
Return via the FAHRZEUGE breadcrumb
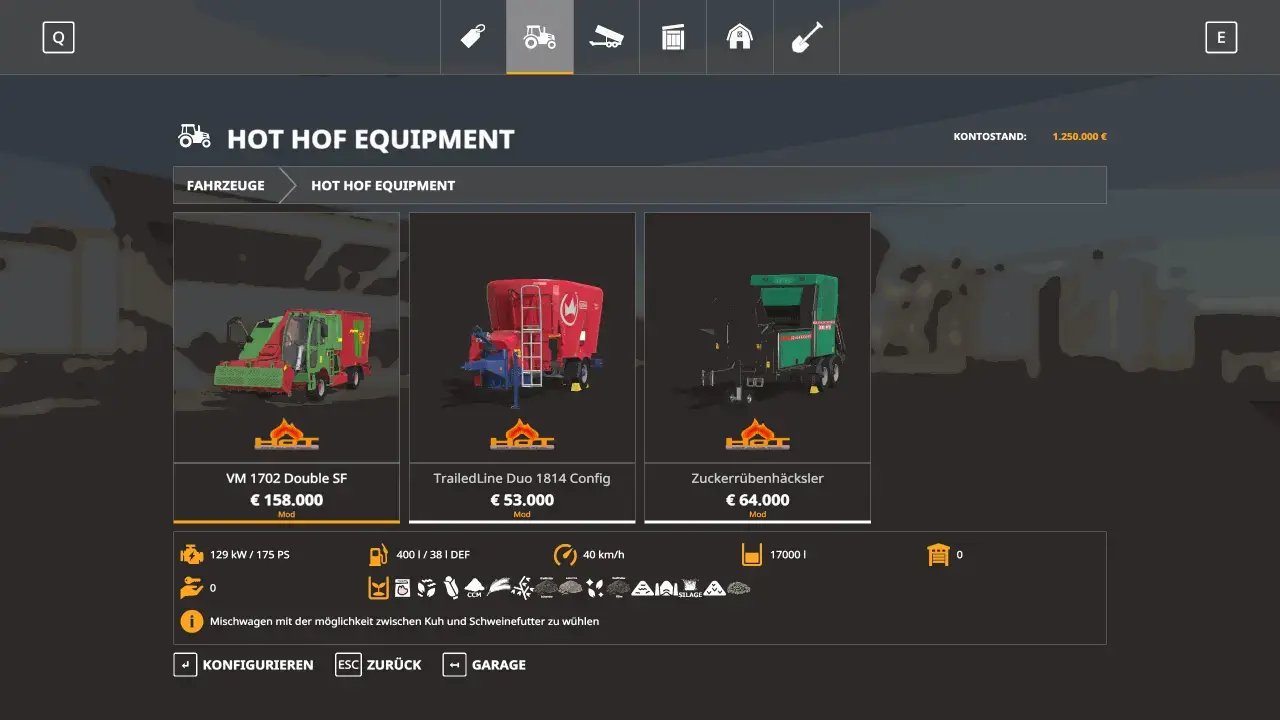(x=224, y=185)
